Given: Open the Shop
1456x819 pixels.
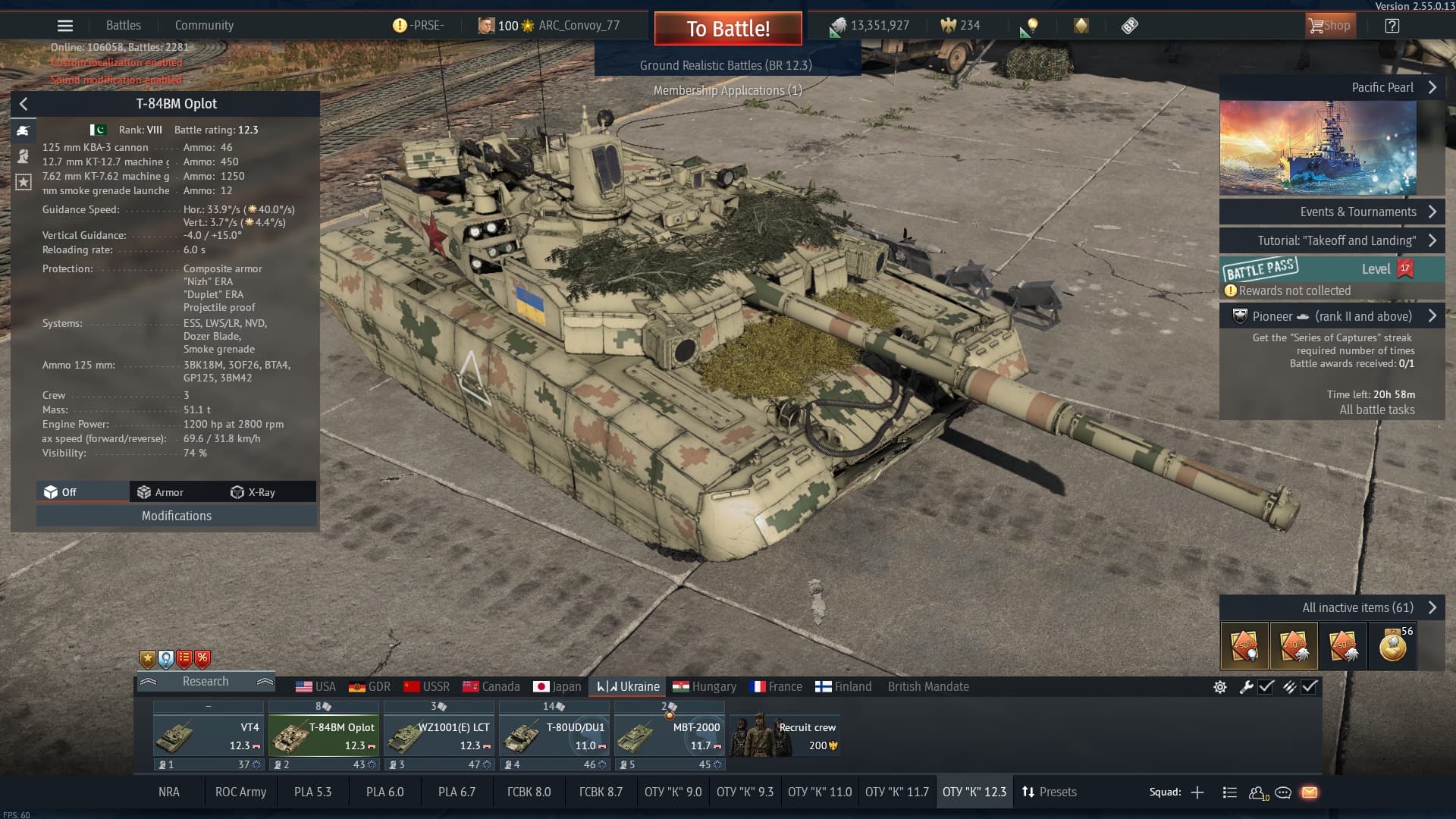Looking at the screenshot, I should click(1329, 26).
